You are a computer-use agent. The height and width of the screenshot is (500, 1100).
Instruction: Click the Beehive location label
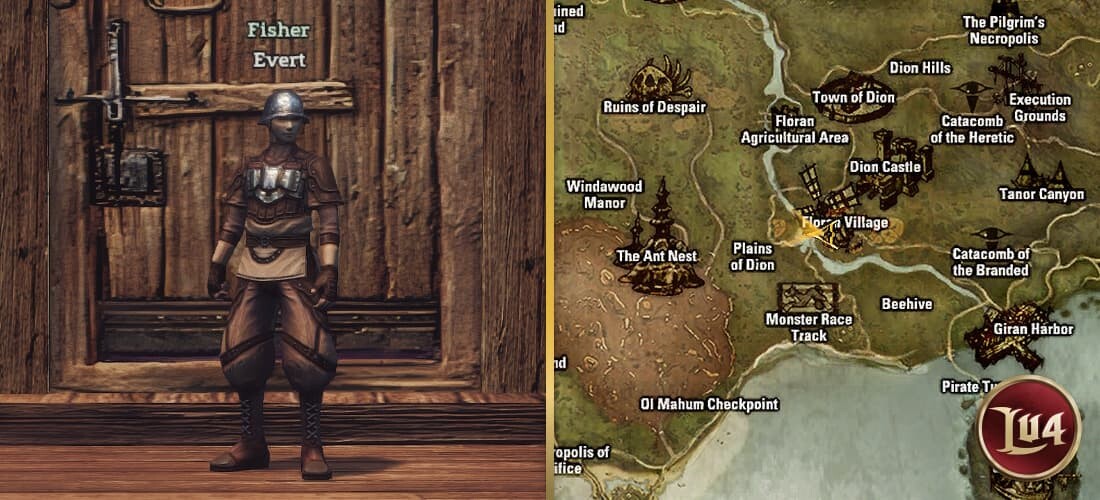pyautogui.click(x=906, y=304)
